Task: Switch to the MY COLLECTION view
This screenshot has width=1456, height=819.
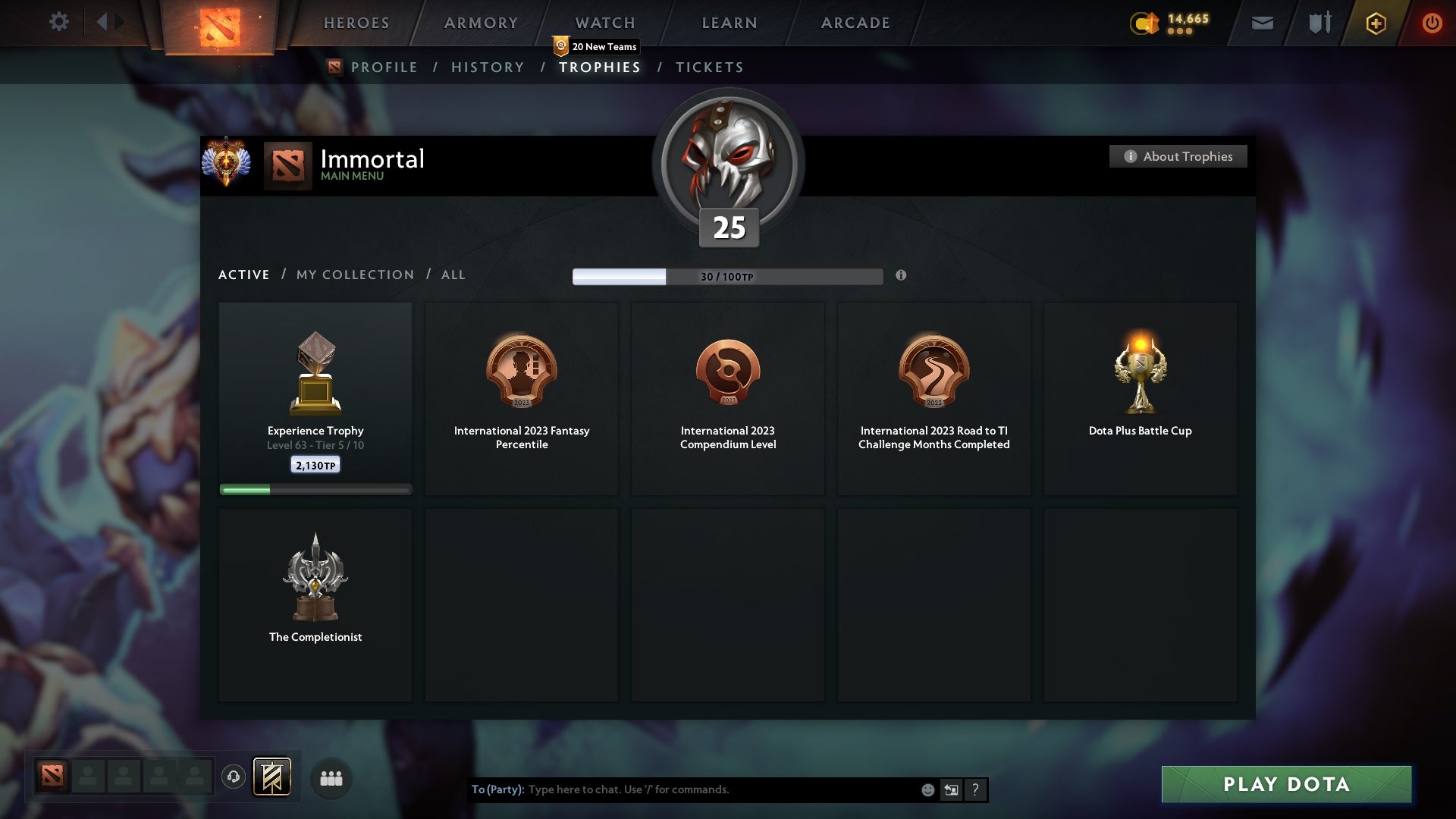Action: pyautogui.click(x=354, y=275)
